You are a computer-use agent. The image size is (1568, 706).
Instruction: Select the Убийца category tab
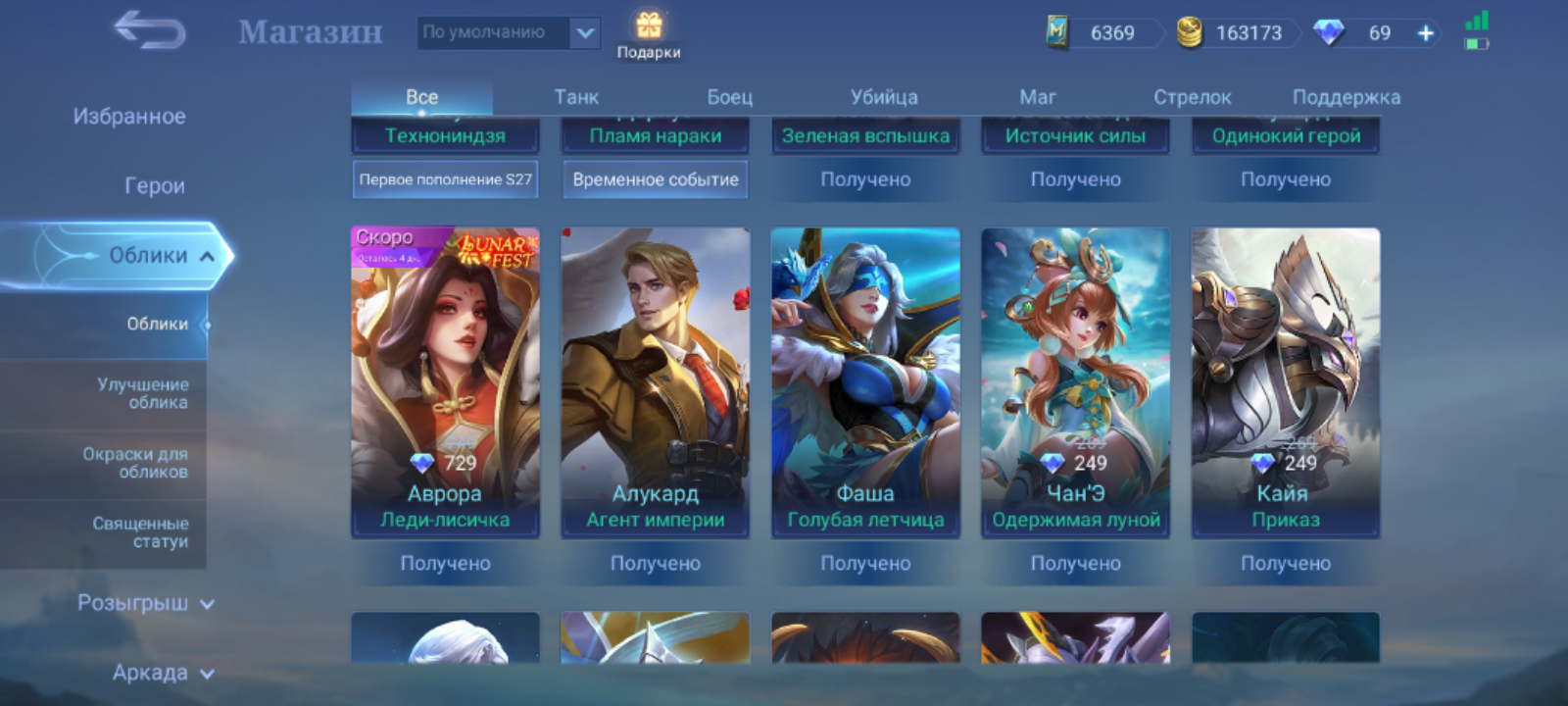coord(884,97)
